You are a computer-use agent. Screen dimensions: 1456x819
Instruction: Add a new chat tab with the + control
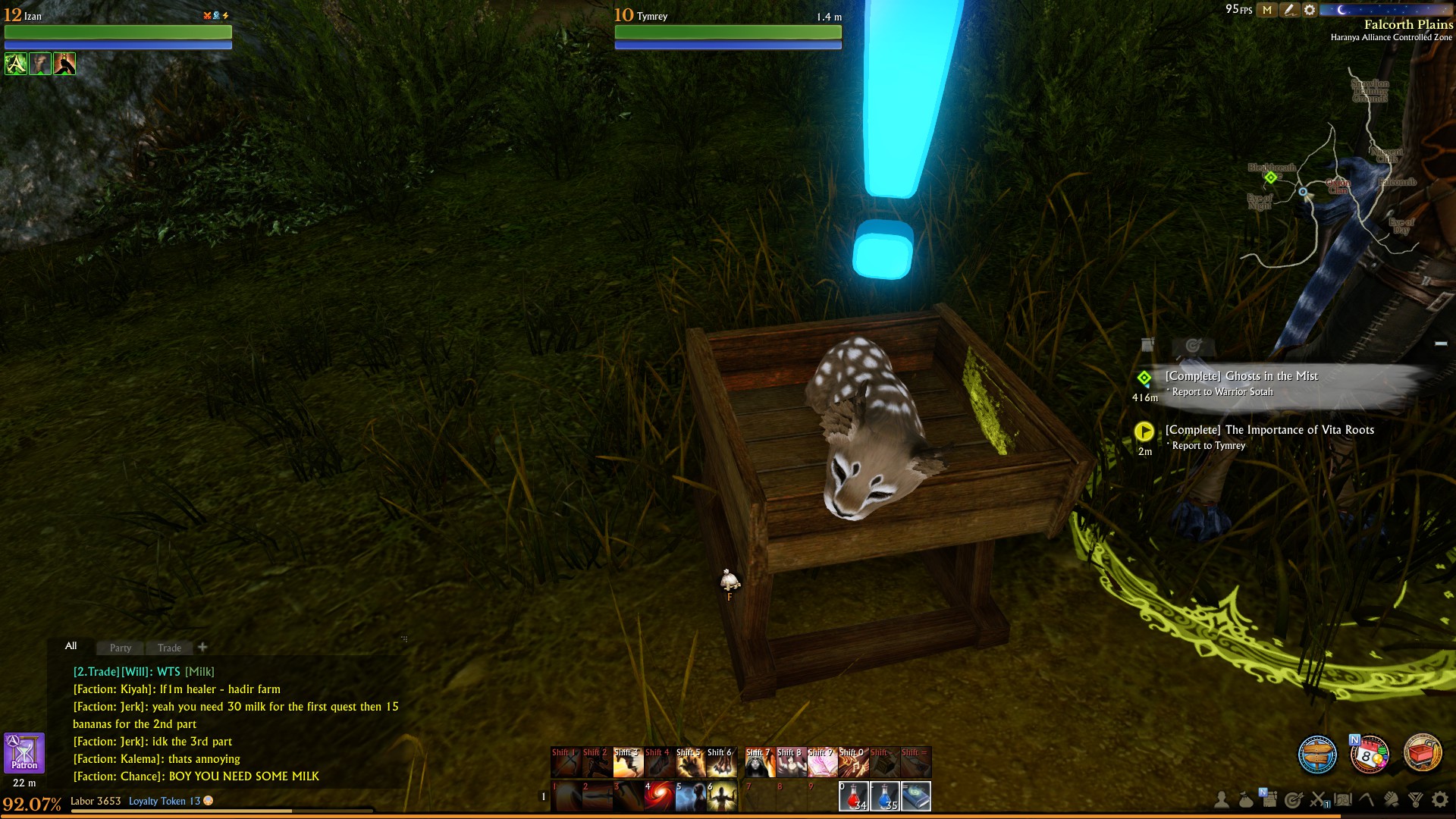202,648
